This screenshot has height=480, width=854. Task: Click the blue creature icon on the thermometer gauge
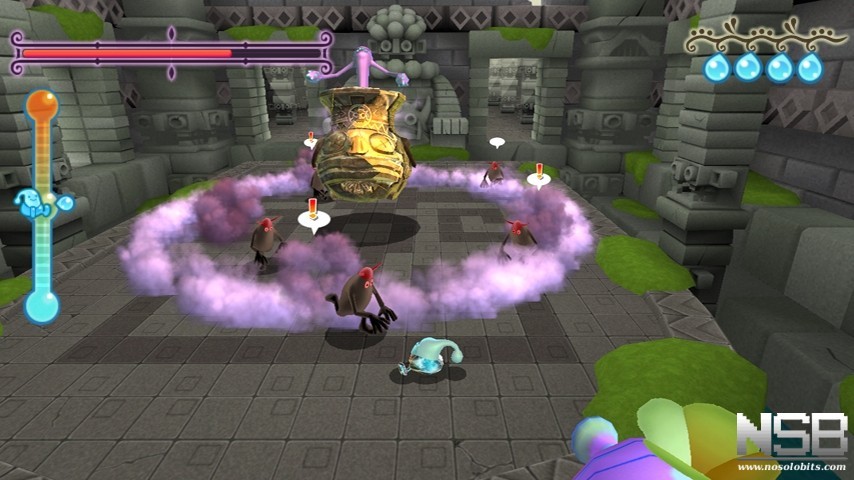[40, 204]
